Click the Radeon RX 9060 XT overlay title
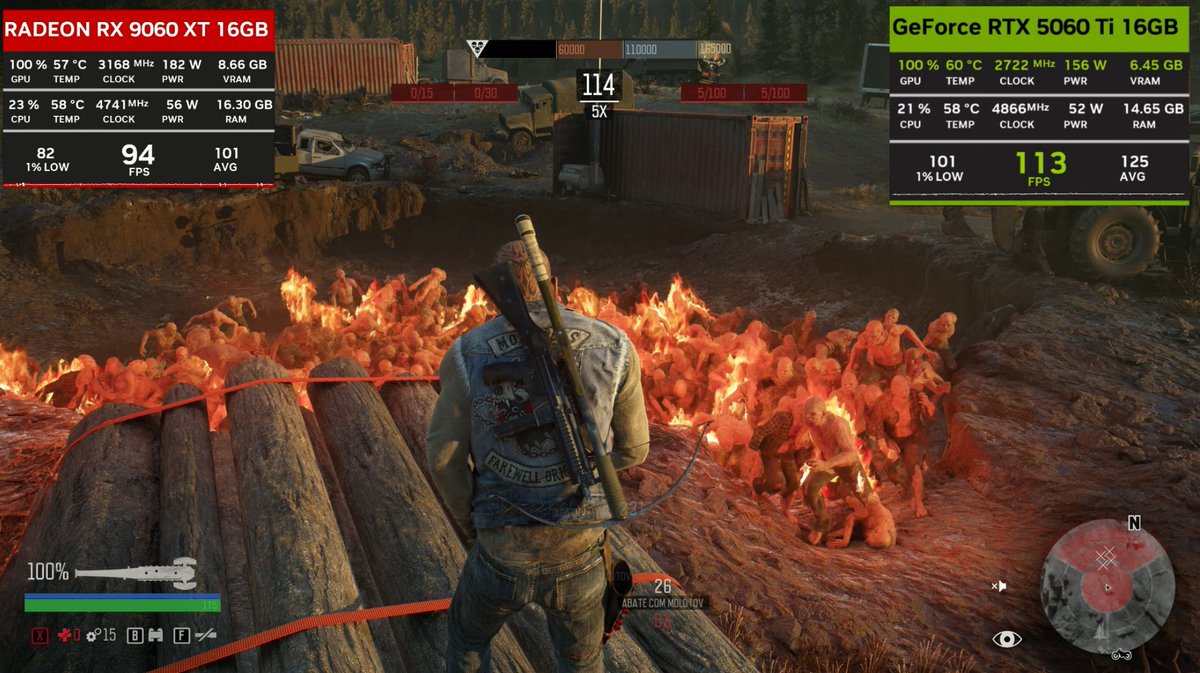 pos(139,29)
